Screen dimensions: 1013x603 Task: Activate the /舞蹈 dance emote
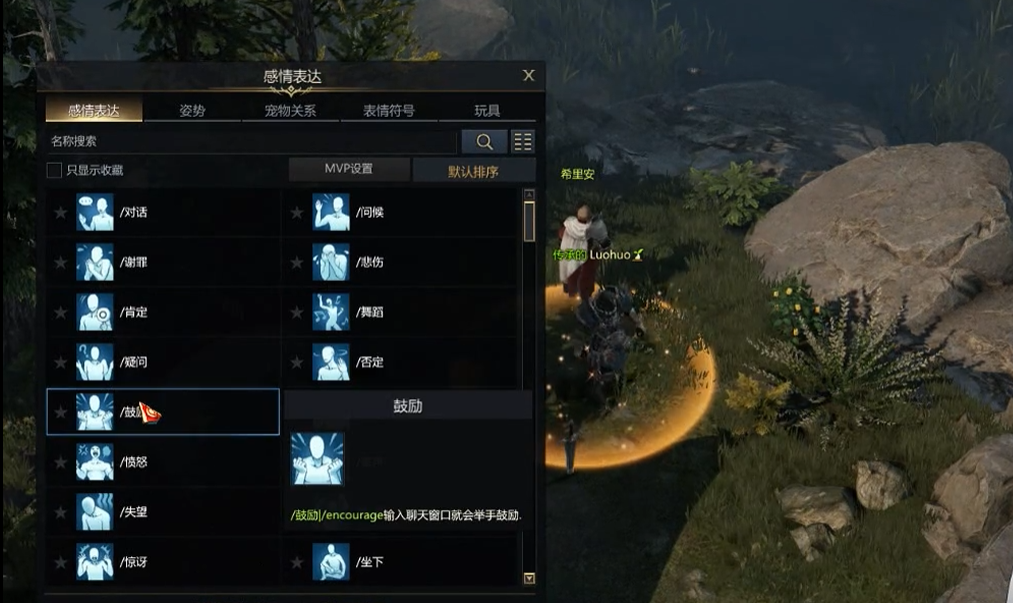[x=369, y=312]
